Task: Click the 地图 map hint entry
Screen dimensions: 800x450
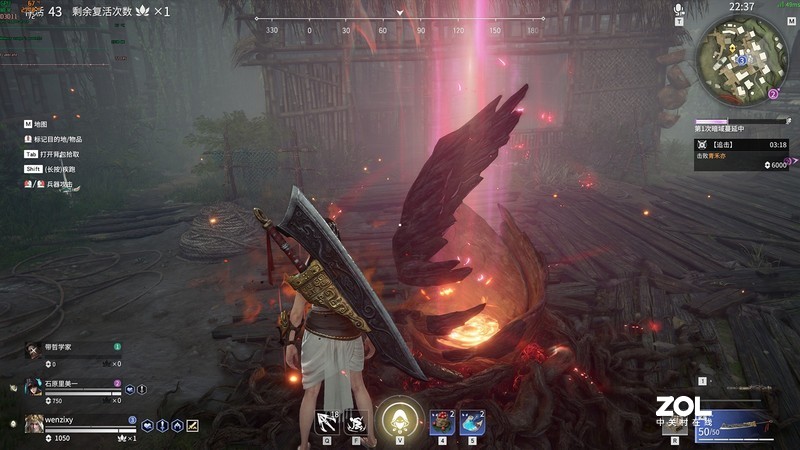Action: click(x=42, y=124)
